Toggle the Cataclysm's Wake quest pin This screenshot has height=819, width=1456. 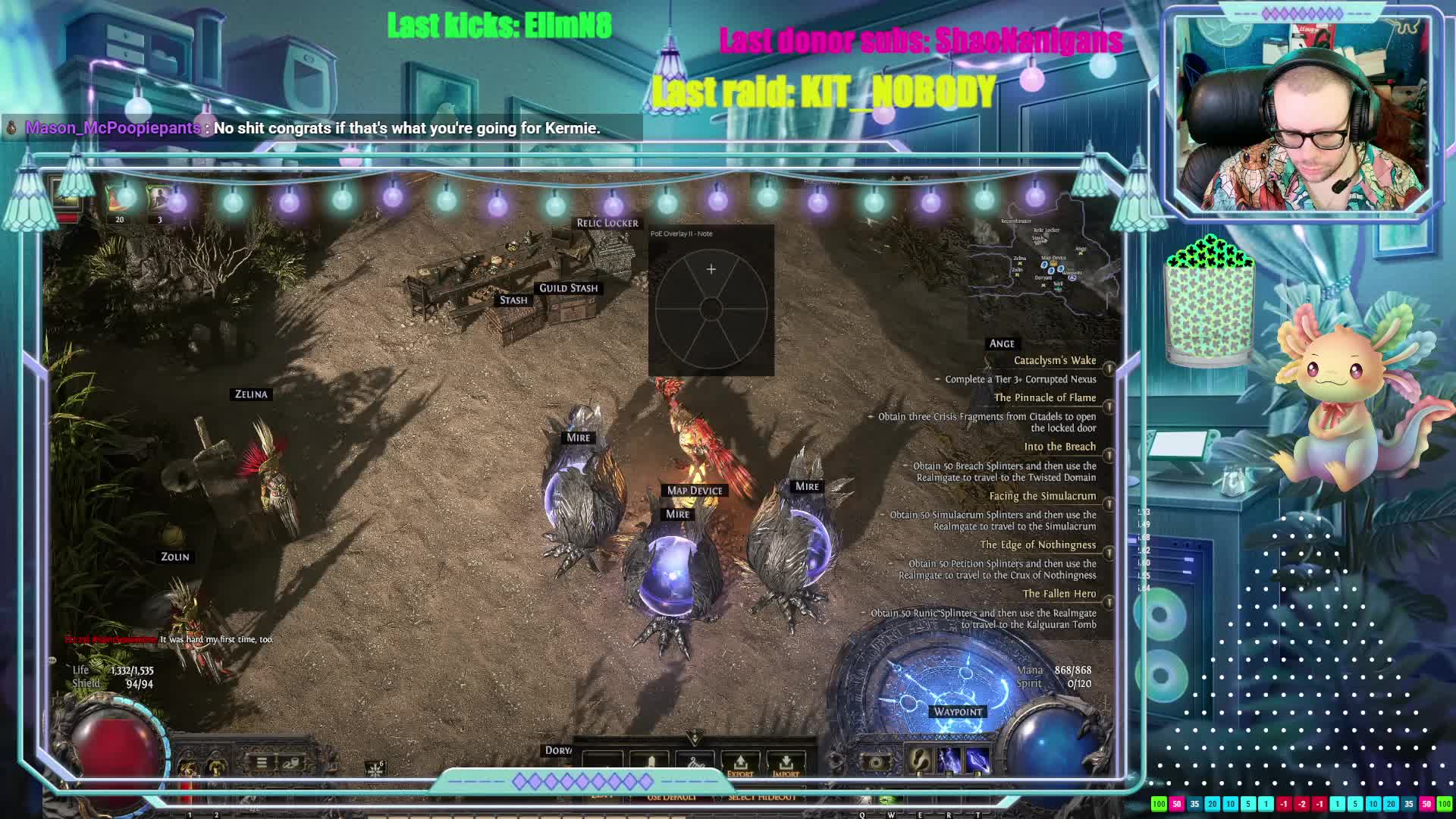click(1109, 369)
